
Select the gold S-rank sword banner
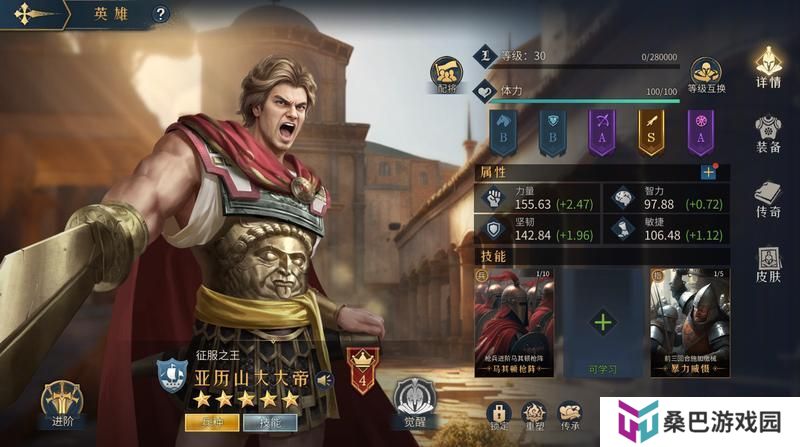click(652, 130)
